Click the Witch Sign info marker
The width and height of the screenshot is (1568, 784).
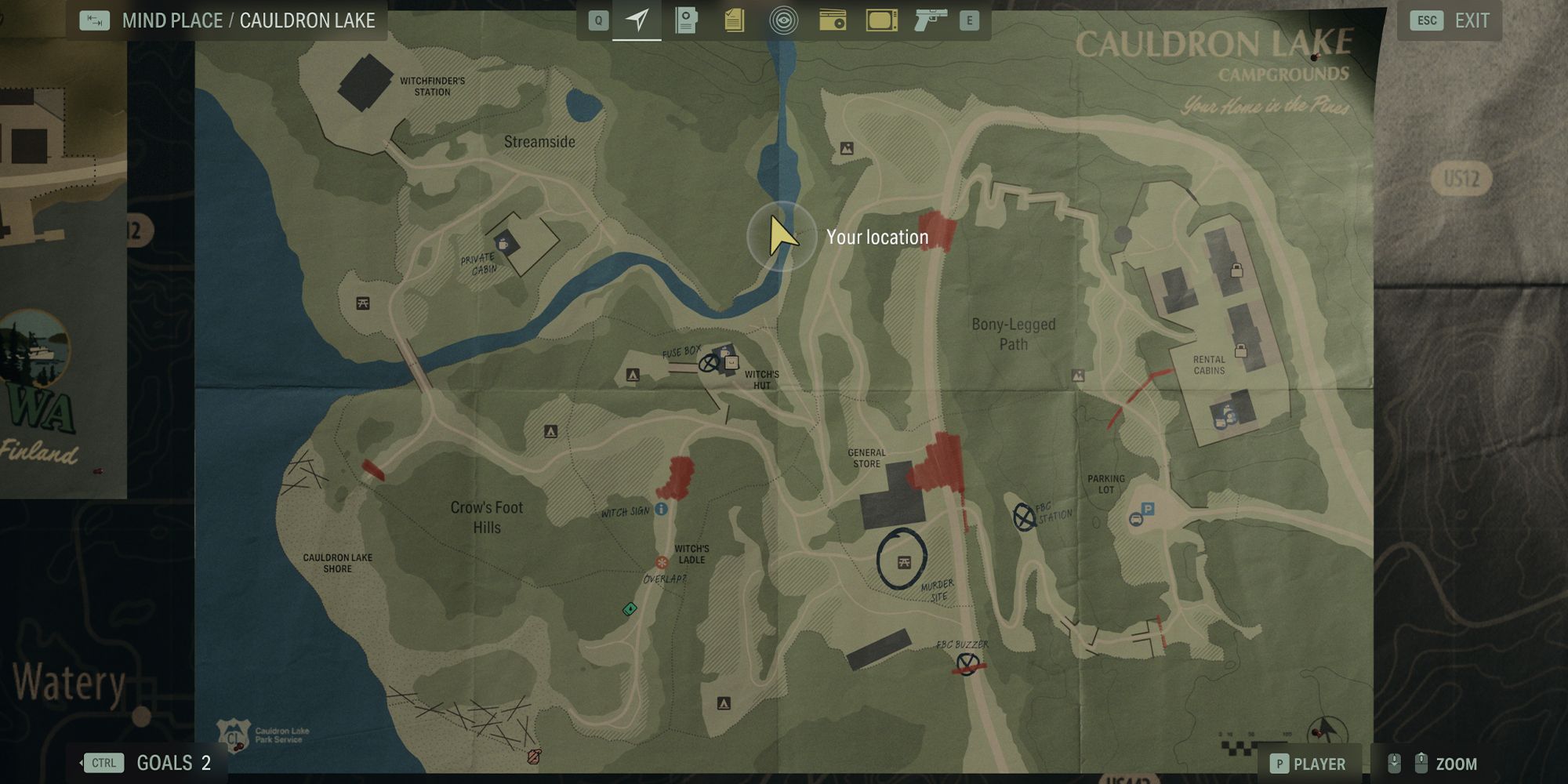pyautogui.click(x=661, y=510)
